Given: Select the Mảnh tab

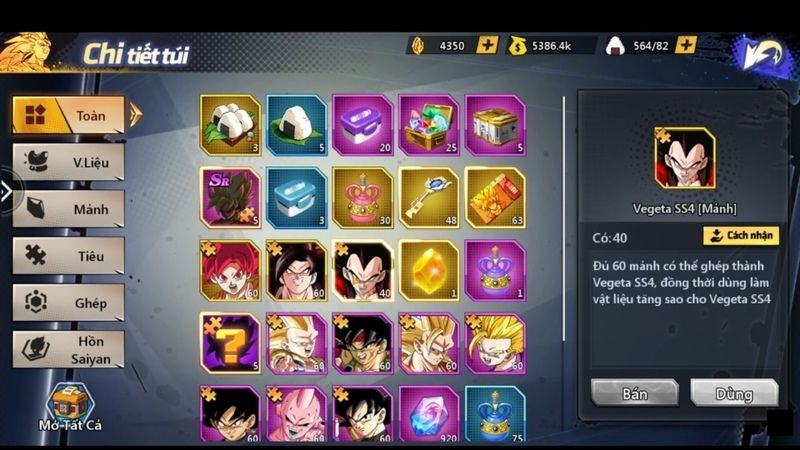Looking at the screenshot, I should point(69,209).
